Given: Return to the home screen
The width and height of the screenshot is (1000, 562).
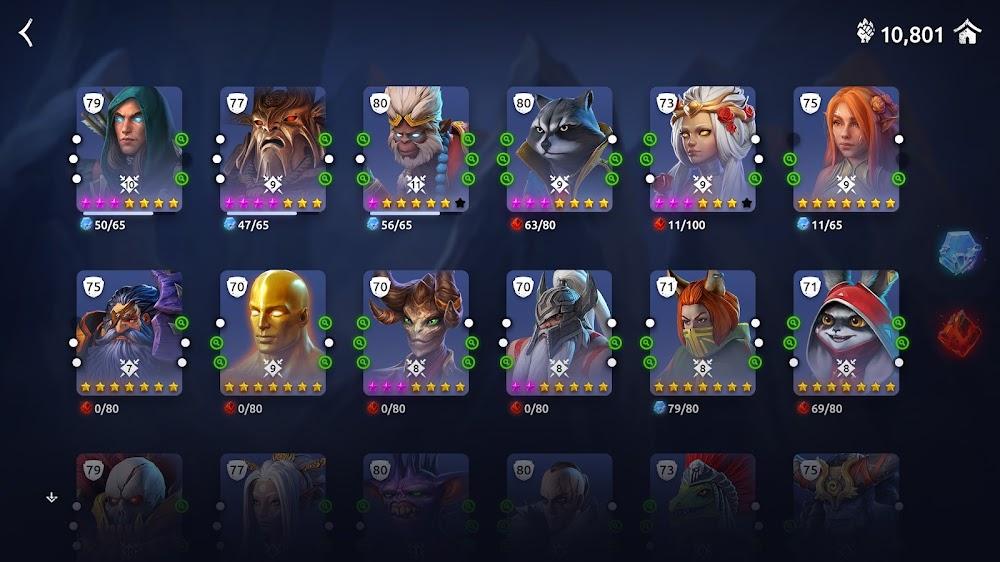Looking at the screenshot, I should tap(967, 33).
